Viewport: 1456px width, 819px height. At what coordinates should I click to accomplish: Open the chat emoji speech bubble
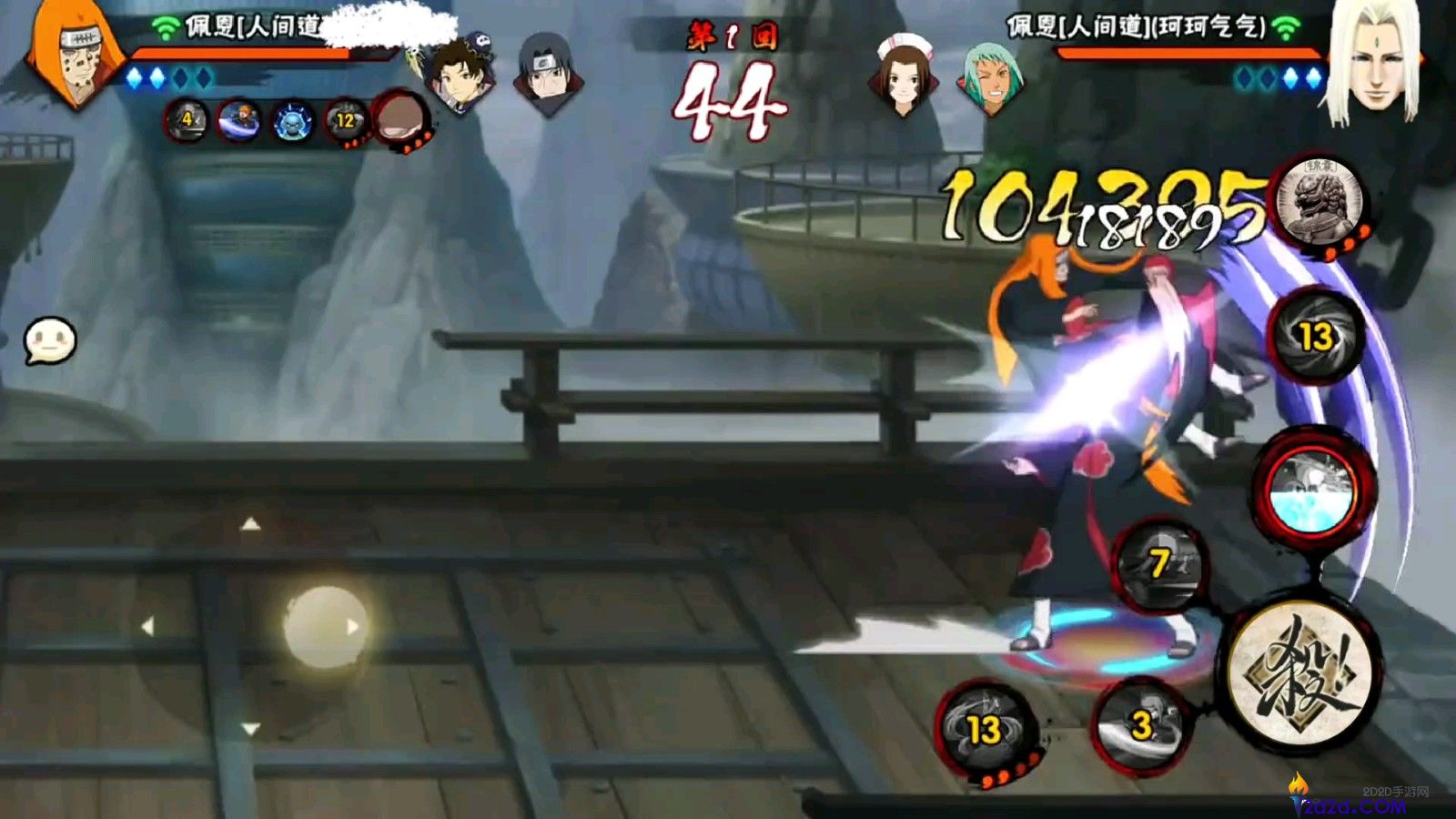point(50,342)
